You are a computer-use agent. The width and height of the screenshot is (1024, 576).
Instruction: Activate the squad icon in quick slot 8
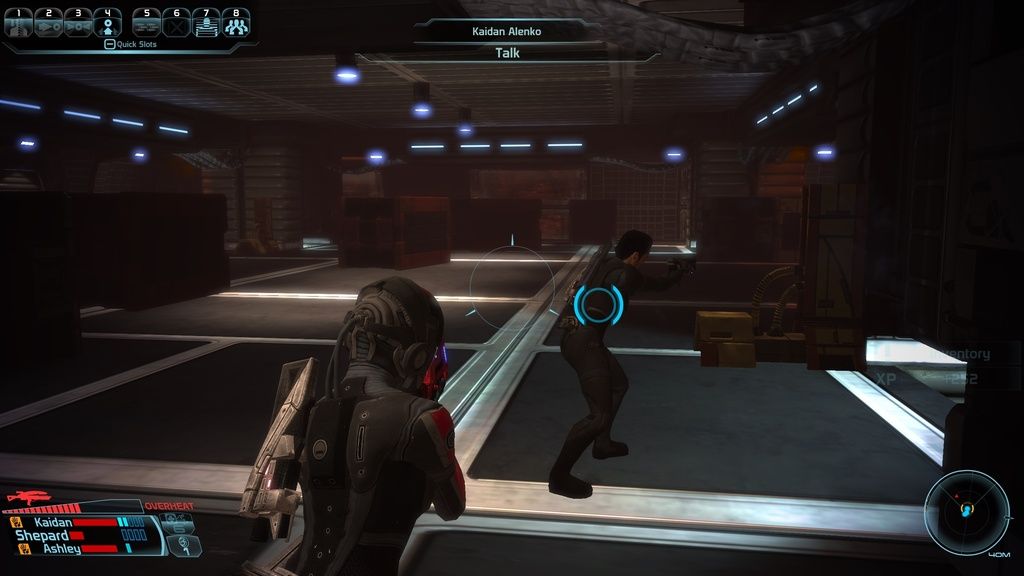[x=236, y=23]
